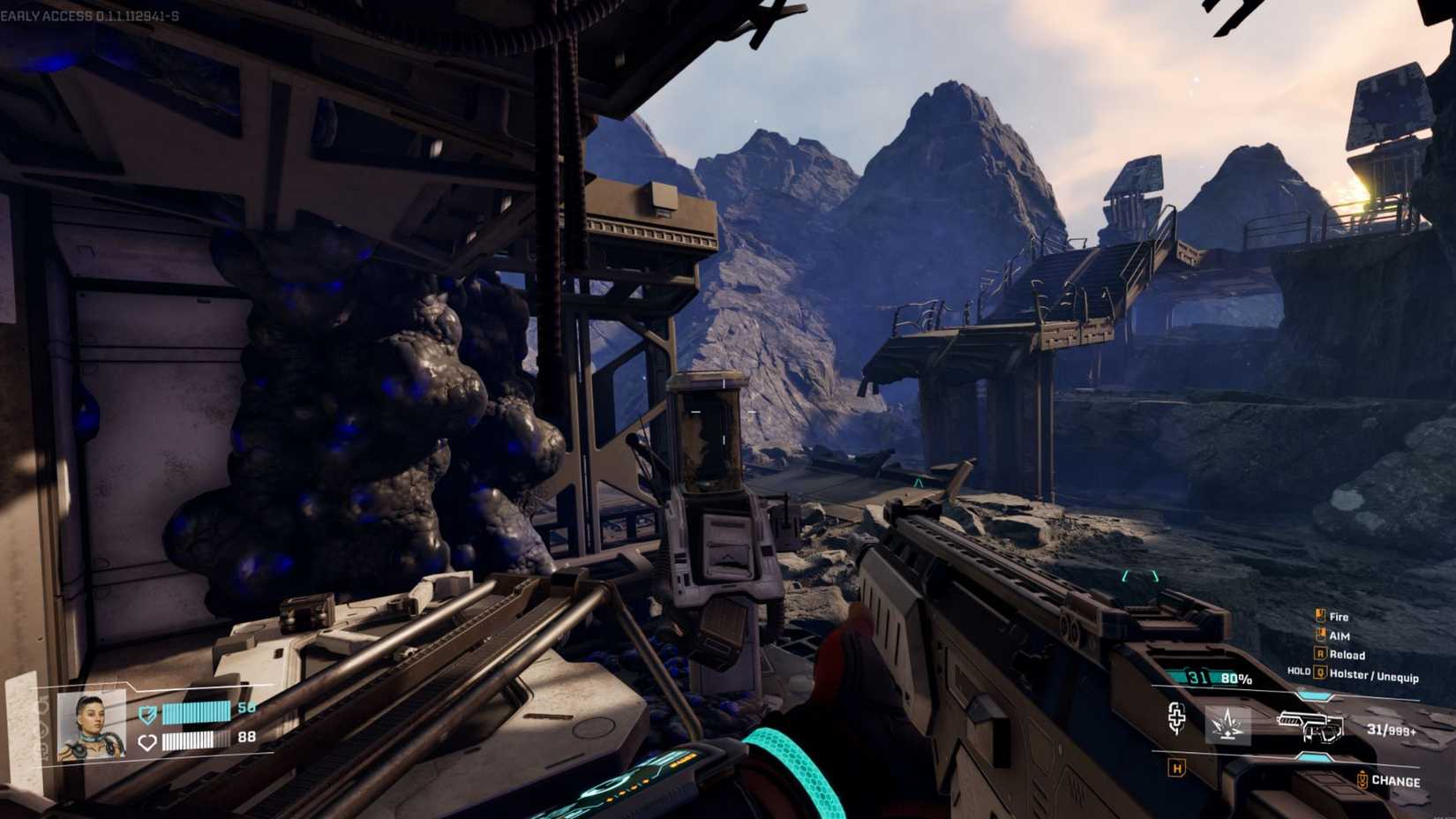This screenshot has width=1456, height=819.
Task: Click the CHANGE weapon label
Action: pos(1397,778)
